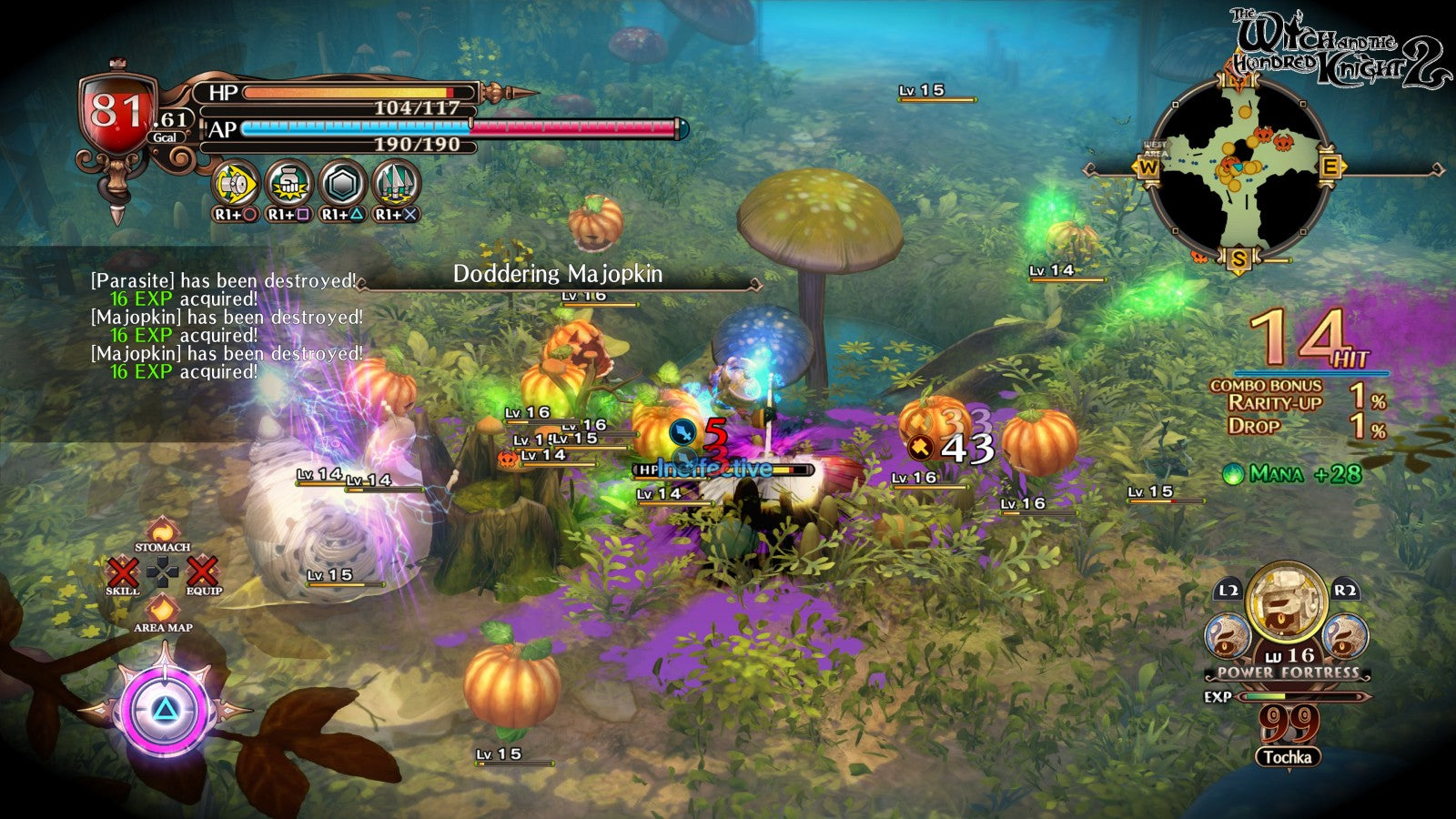The image size is (1456, 819).
Task: Select the R1+Square bottled item skill icon
Action: (x=288, y=181)
